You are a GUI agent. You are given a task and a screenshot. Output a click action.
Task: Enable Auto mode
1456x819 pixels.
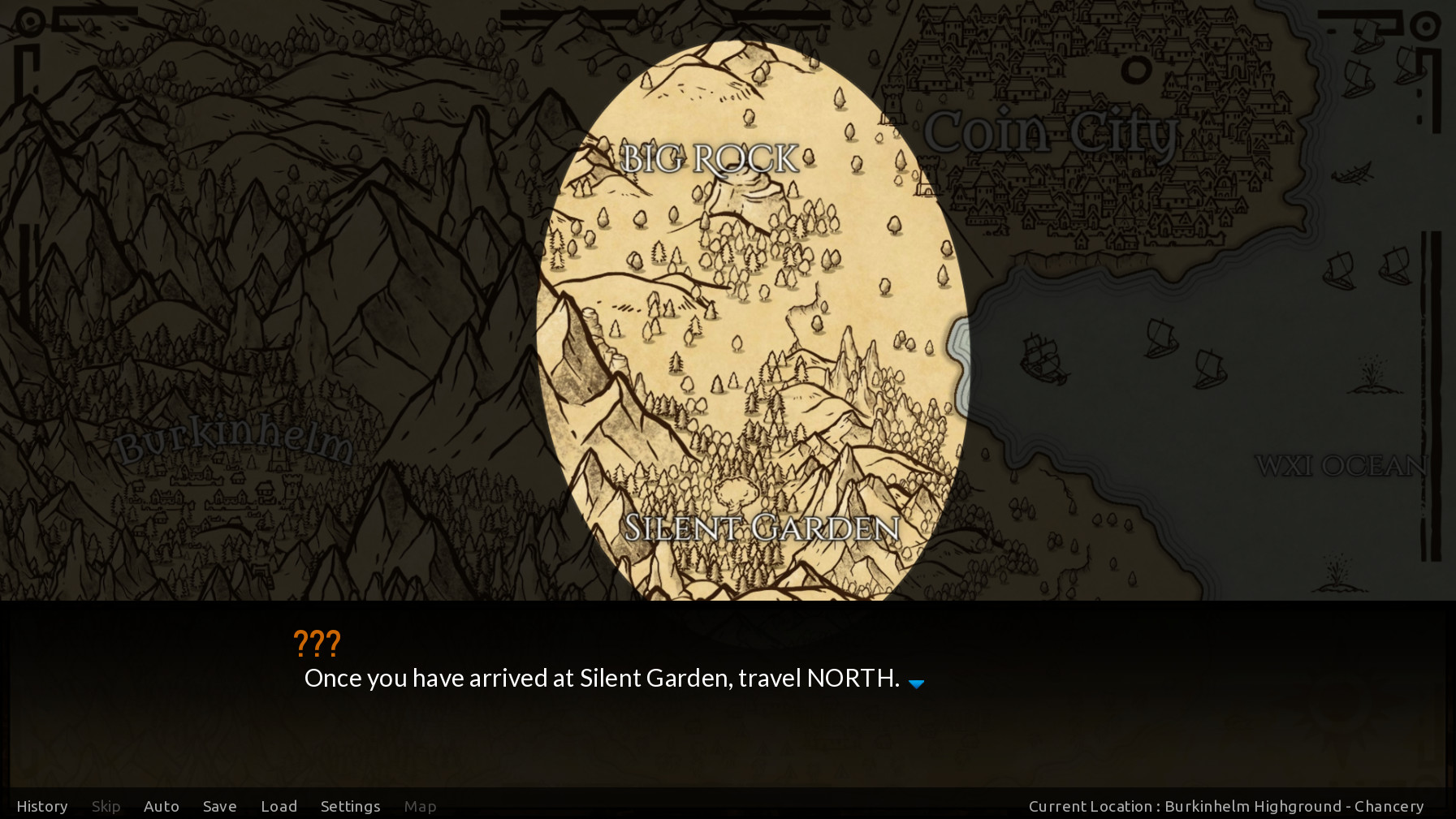(x=162, y=806)
